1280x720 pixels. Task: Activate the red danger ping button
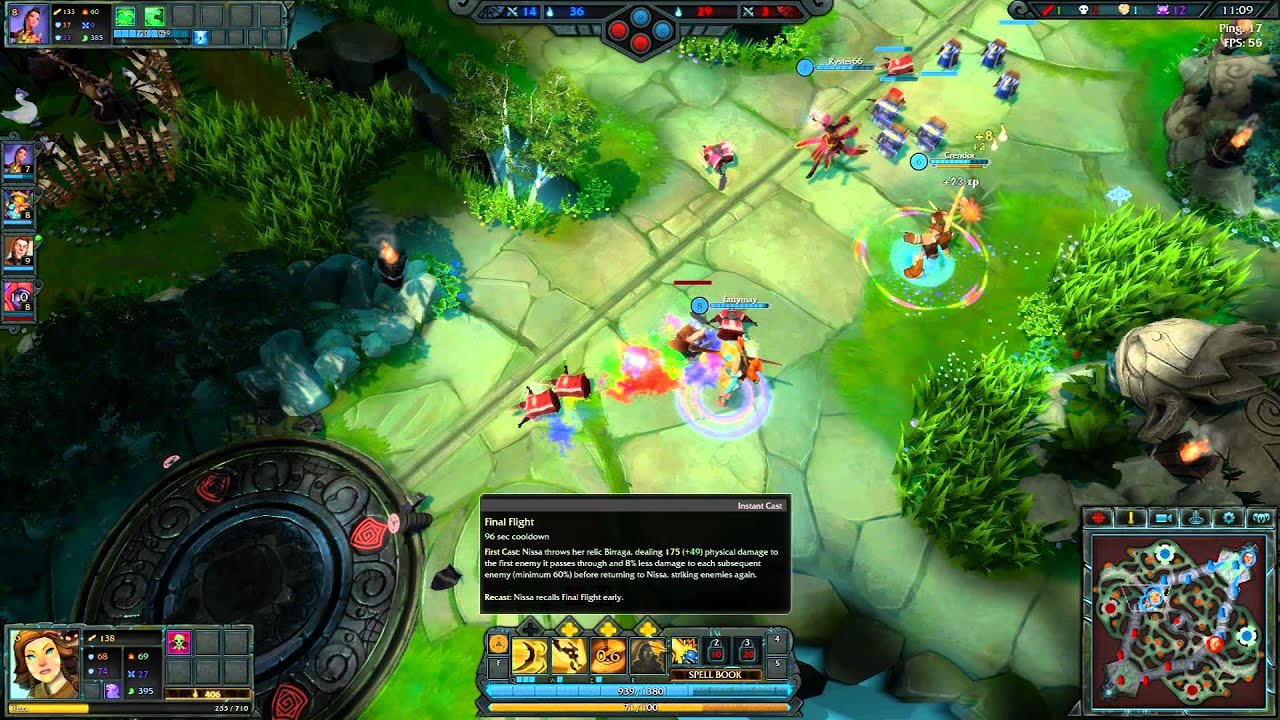(x=1099, y=517)
